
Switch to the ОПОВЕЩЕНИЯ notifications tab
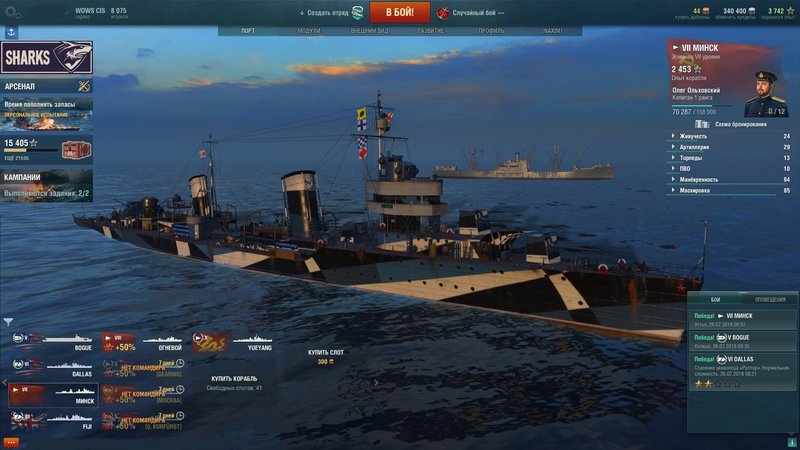point(769,299)
